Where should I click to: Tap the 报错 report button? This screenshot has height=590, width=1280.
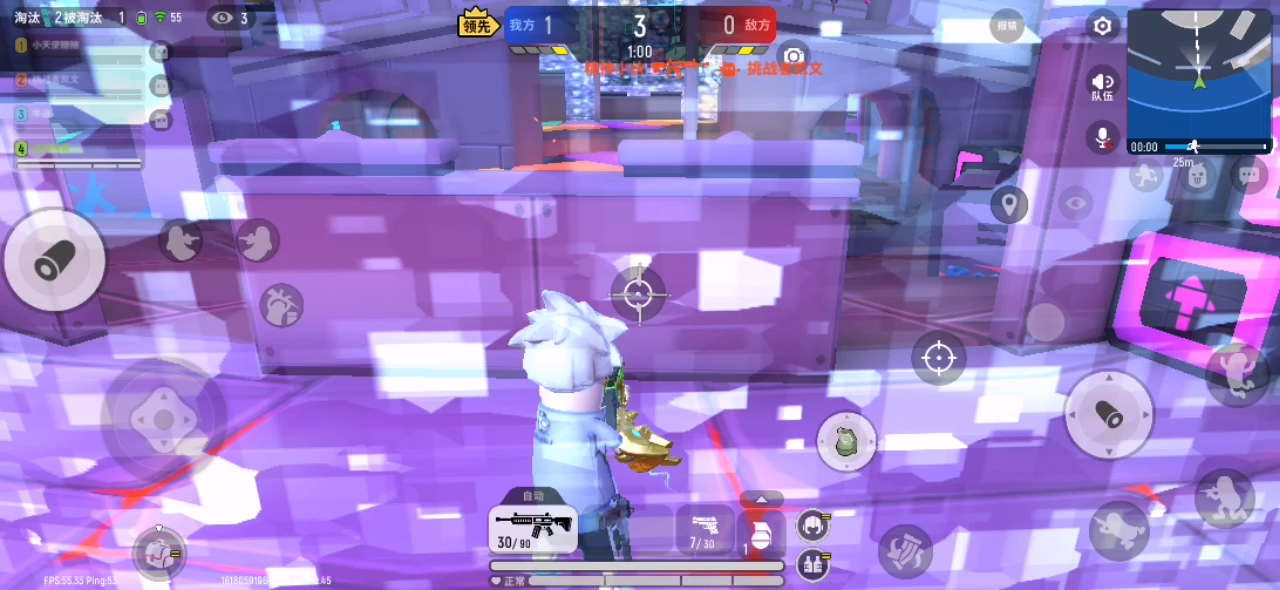click(x=1005, y=26)
